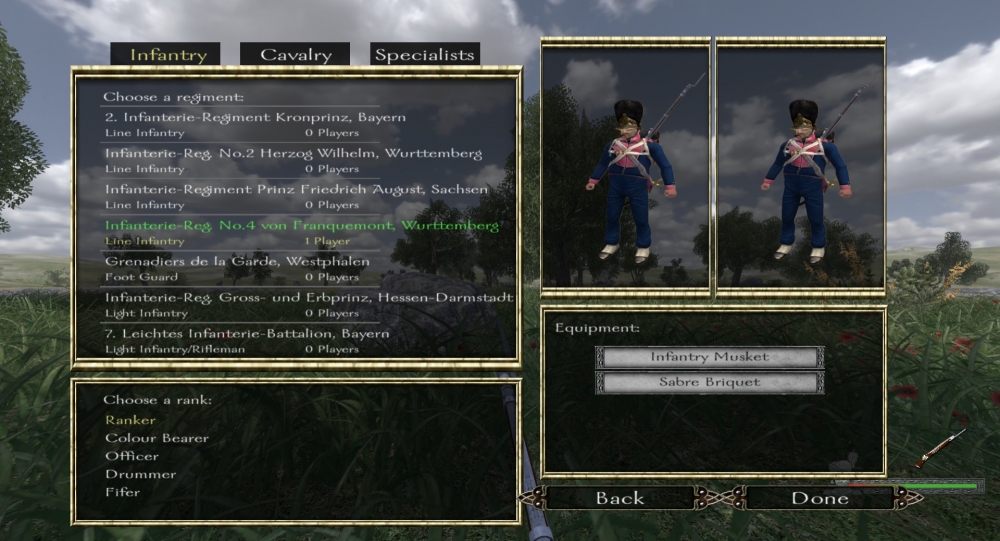Choose Infanterie-Reg. No.2 Herzog Wilhelm, Wurttemberg

(x=293, y=153)
